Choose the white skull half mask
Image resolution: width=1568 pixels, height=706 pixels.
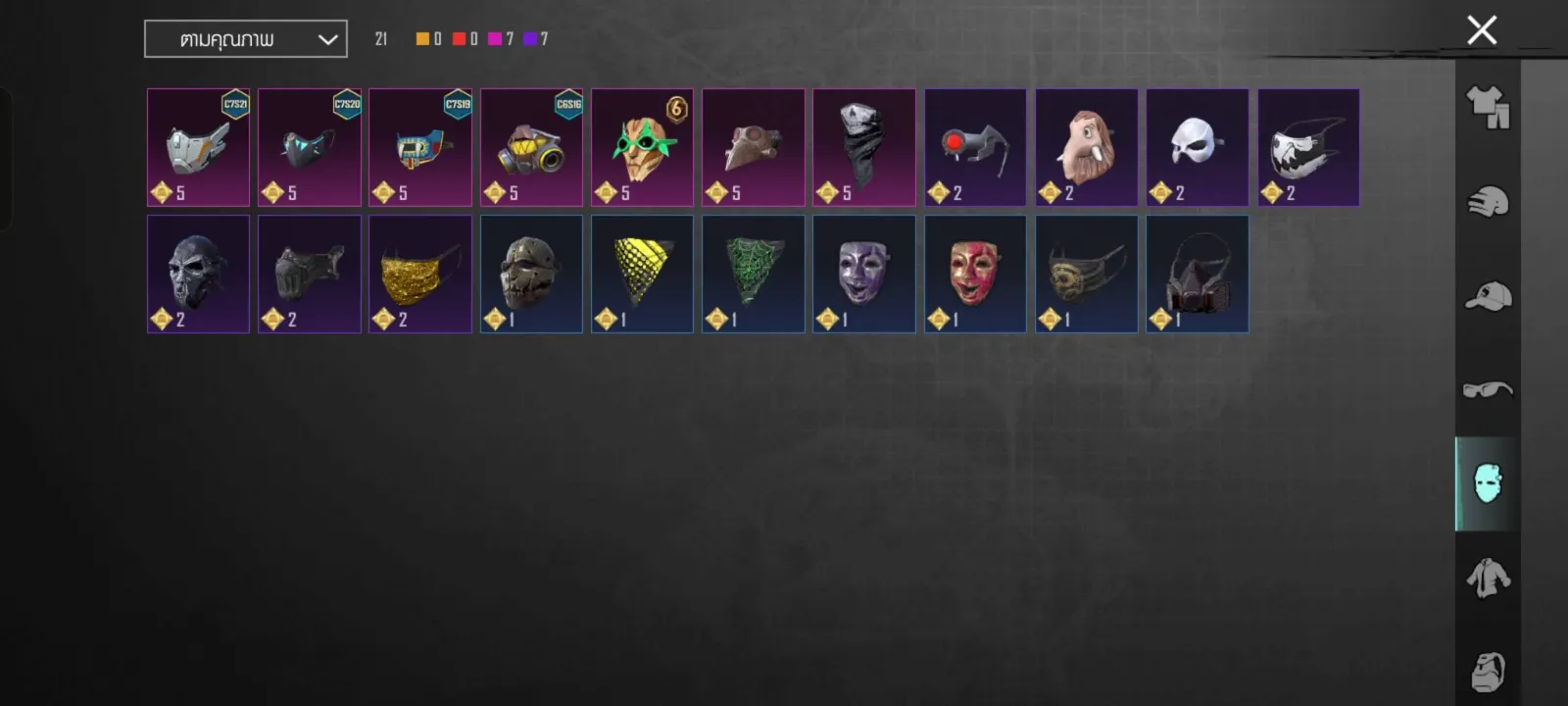click(1197, 148)
